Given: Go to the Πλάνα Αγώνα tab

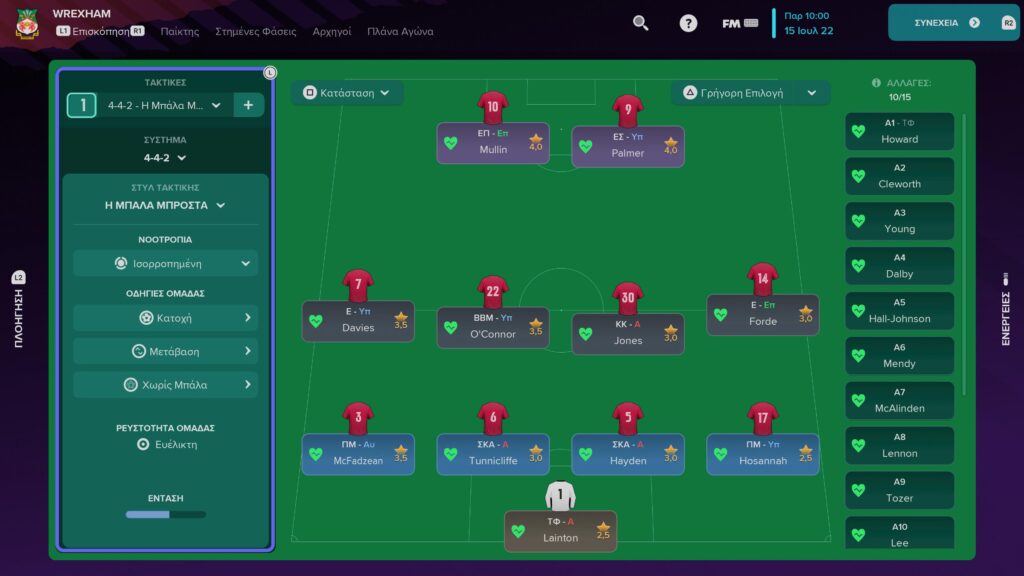Looking at the screenshot, I should [400, 31].
